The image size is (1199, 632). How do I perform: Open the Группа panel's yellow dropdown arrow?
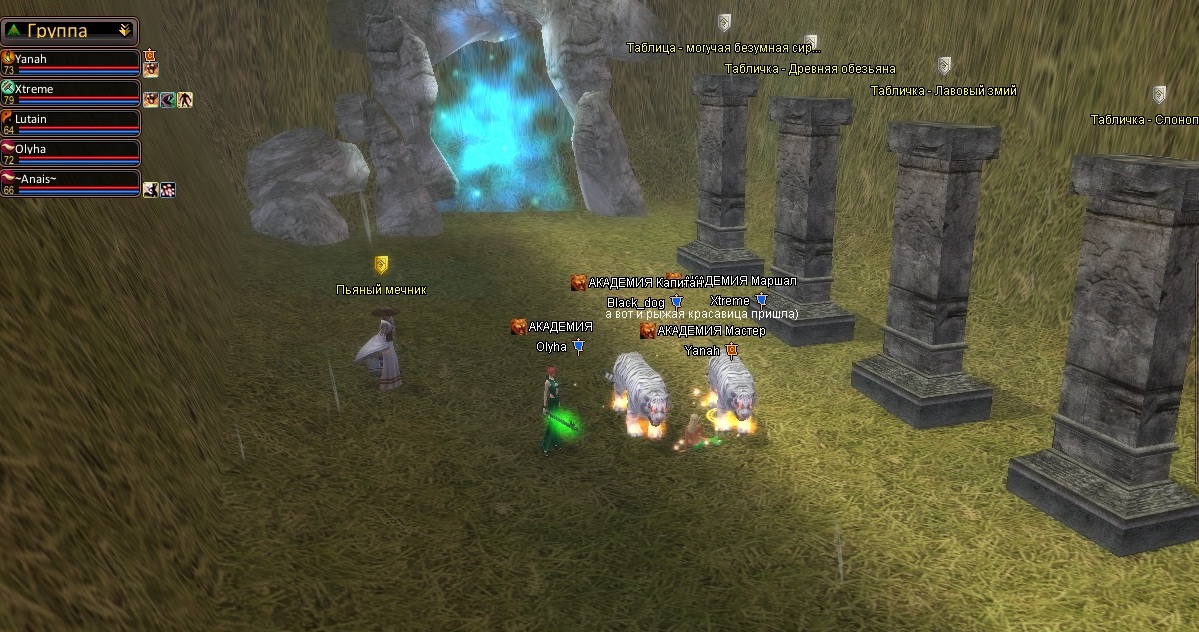(x=124, y=31)
